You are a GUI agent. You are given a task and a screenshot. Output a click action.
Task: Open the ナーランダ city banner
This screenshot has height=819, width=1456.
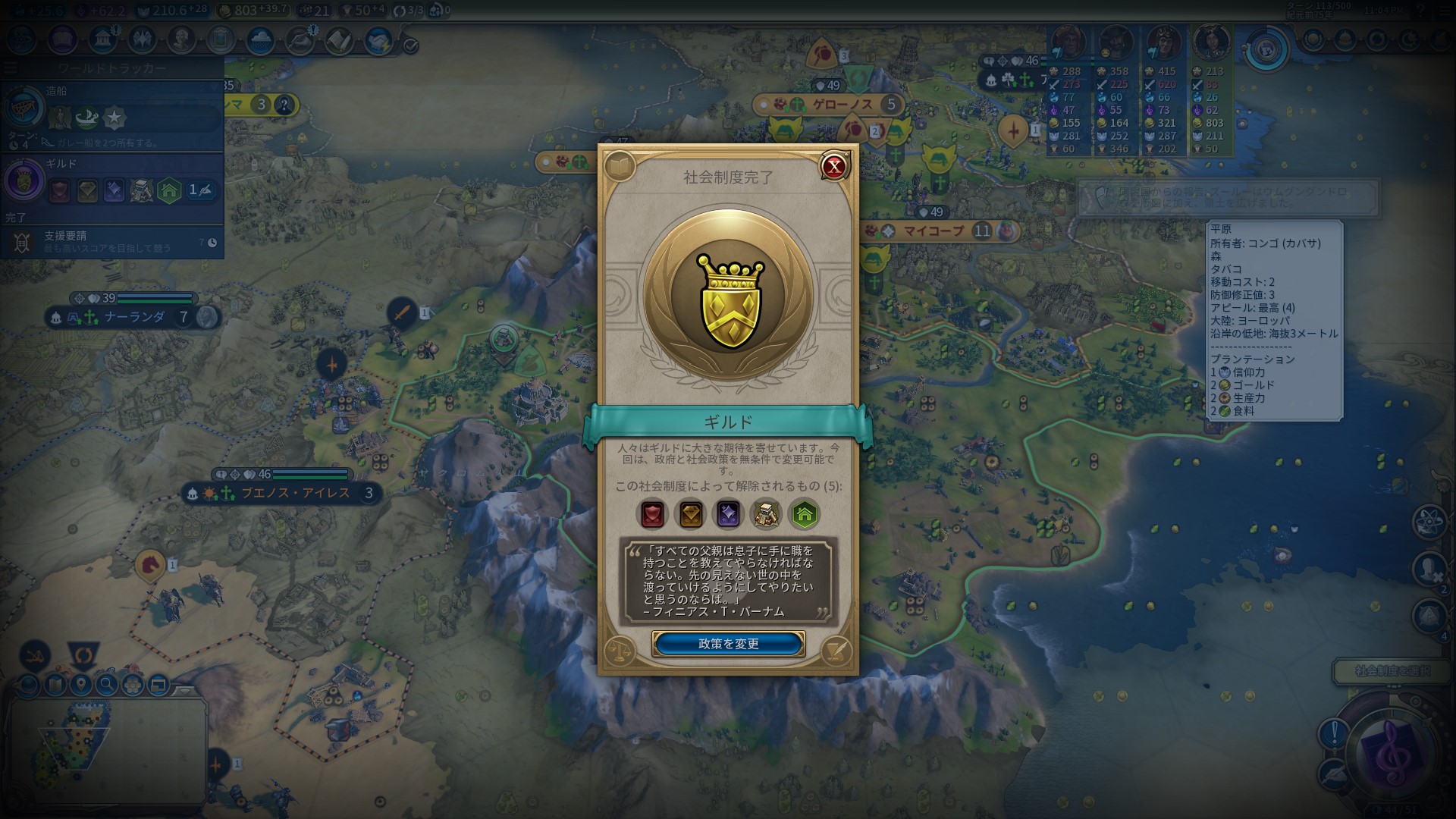[134, 317]
